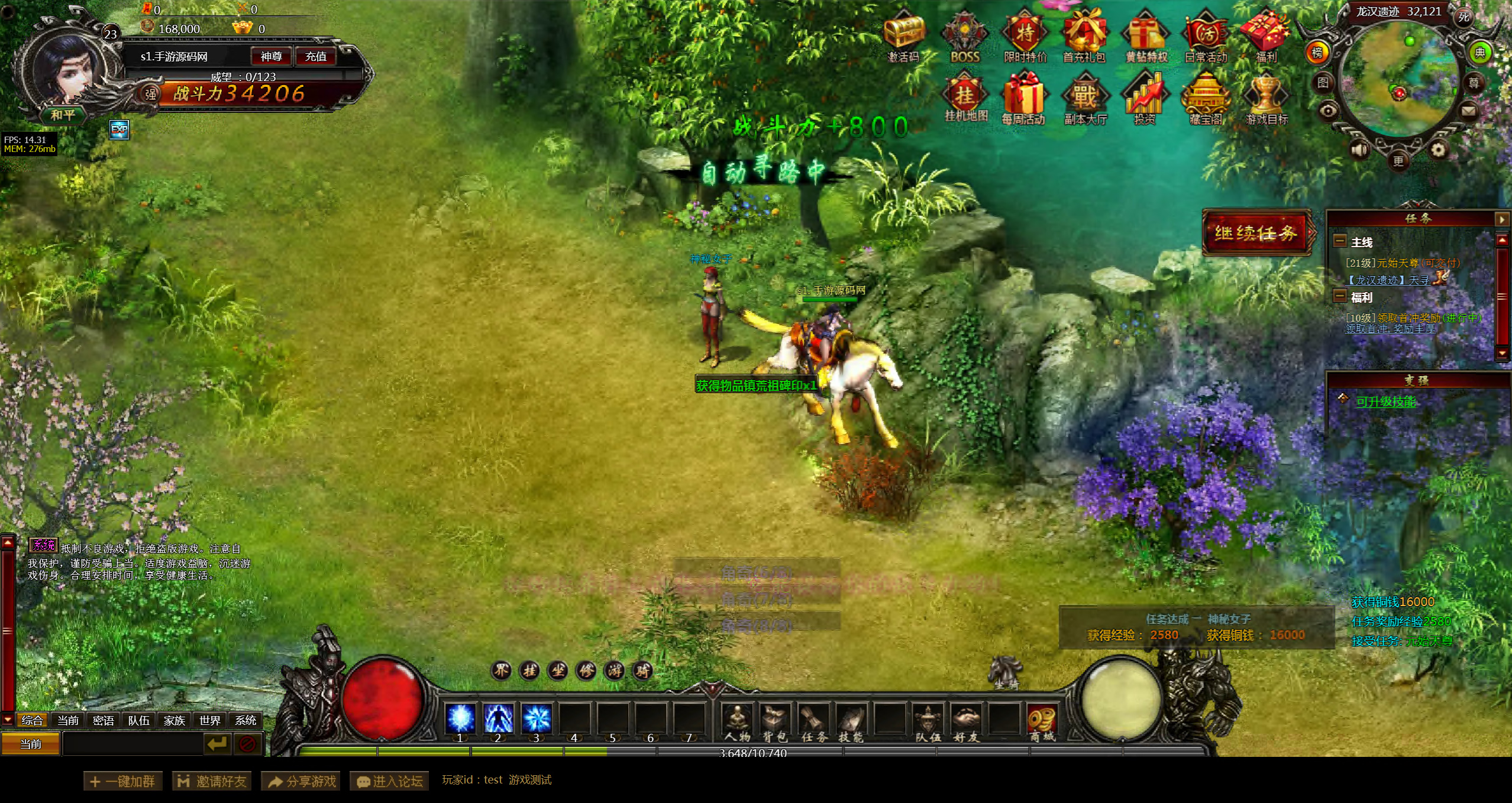Open the 商城 shop icon
The image size is (1512, 803).
[x=1042, y=723]
